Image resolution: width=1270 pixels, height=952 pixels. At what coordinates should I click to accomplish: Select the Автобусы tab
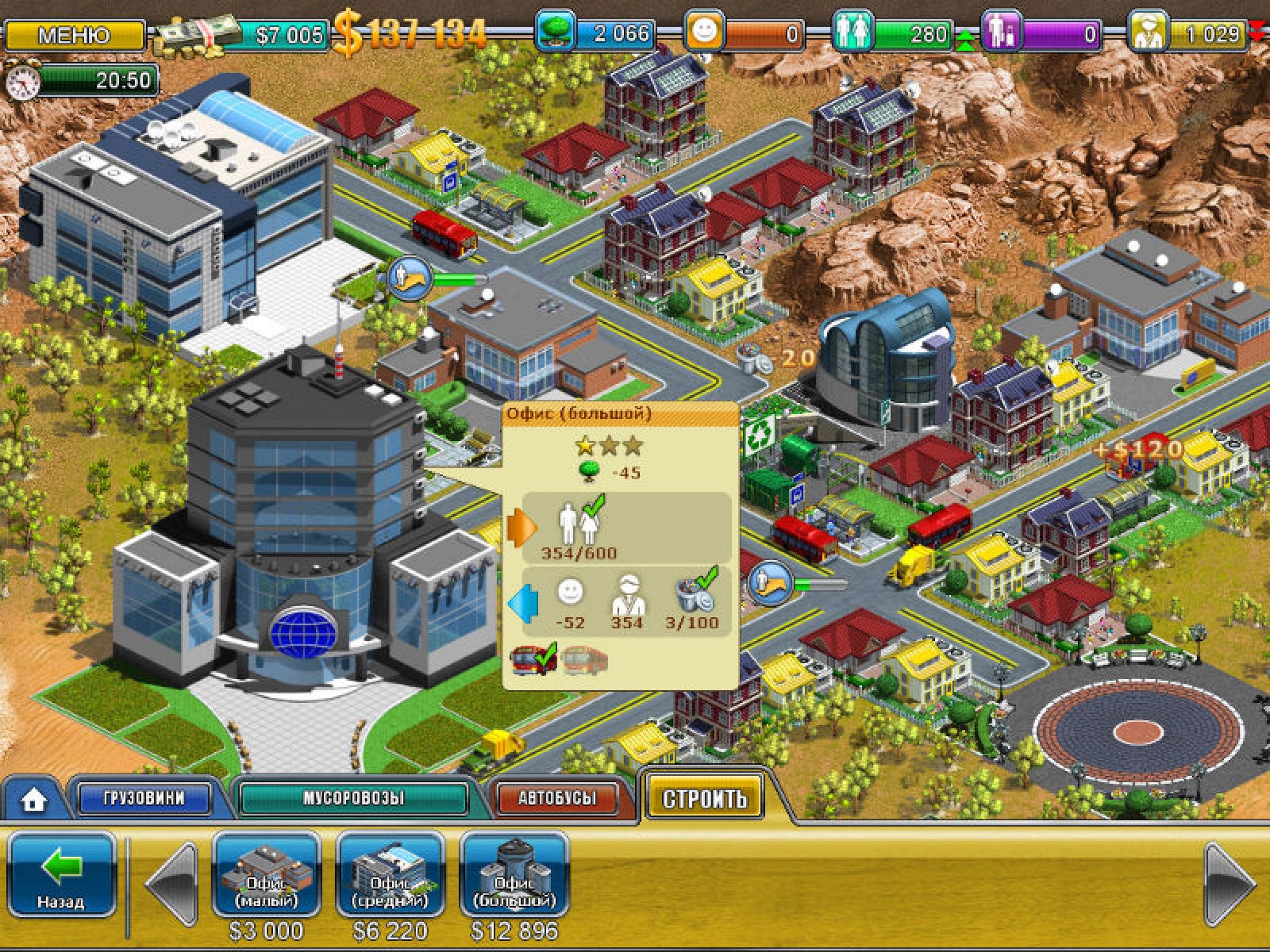(556, 798)
